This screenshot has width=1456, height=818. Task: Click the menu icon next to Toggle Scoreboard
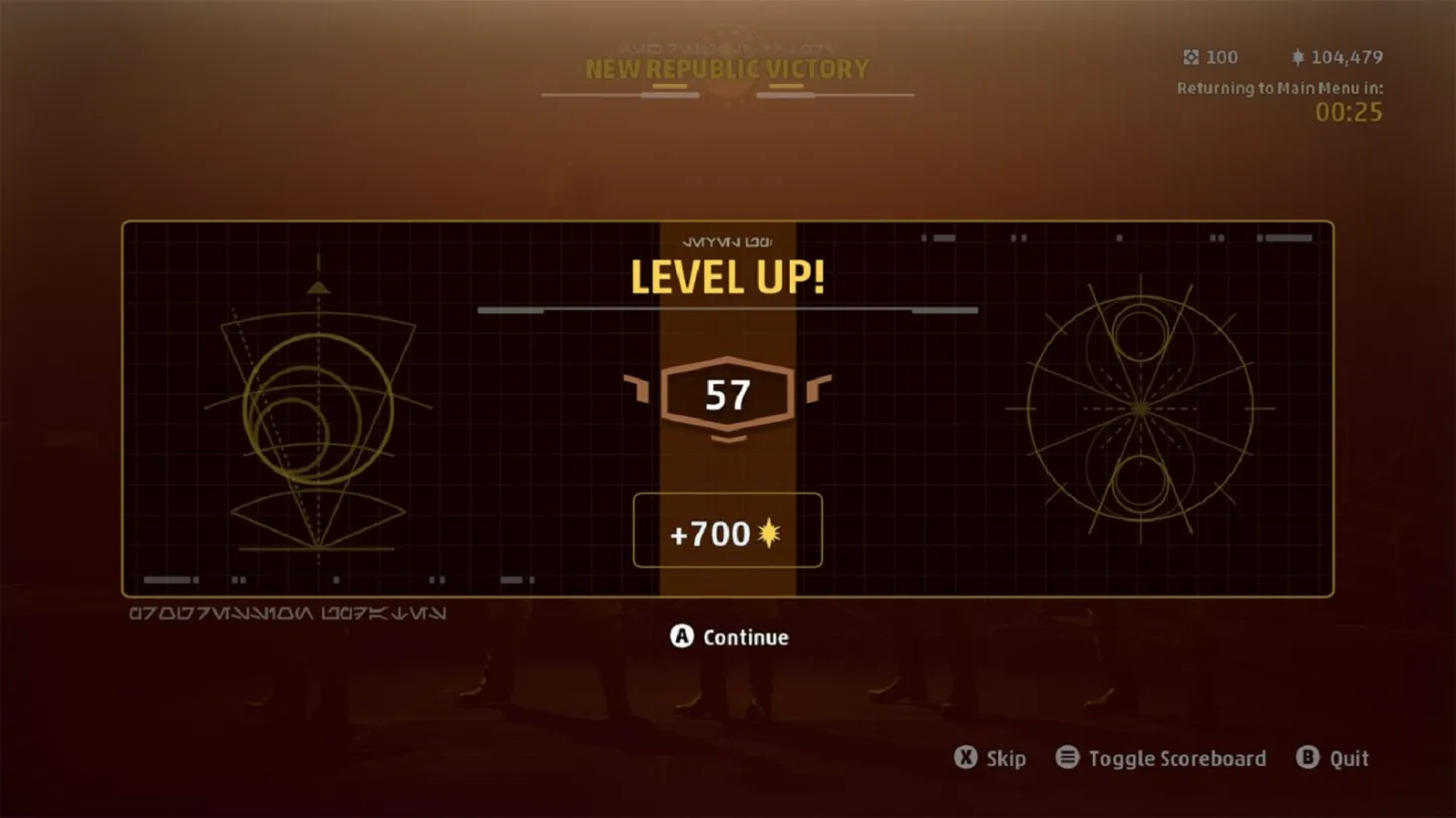(1069, 758)
